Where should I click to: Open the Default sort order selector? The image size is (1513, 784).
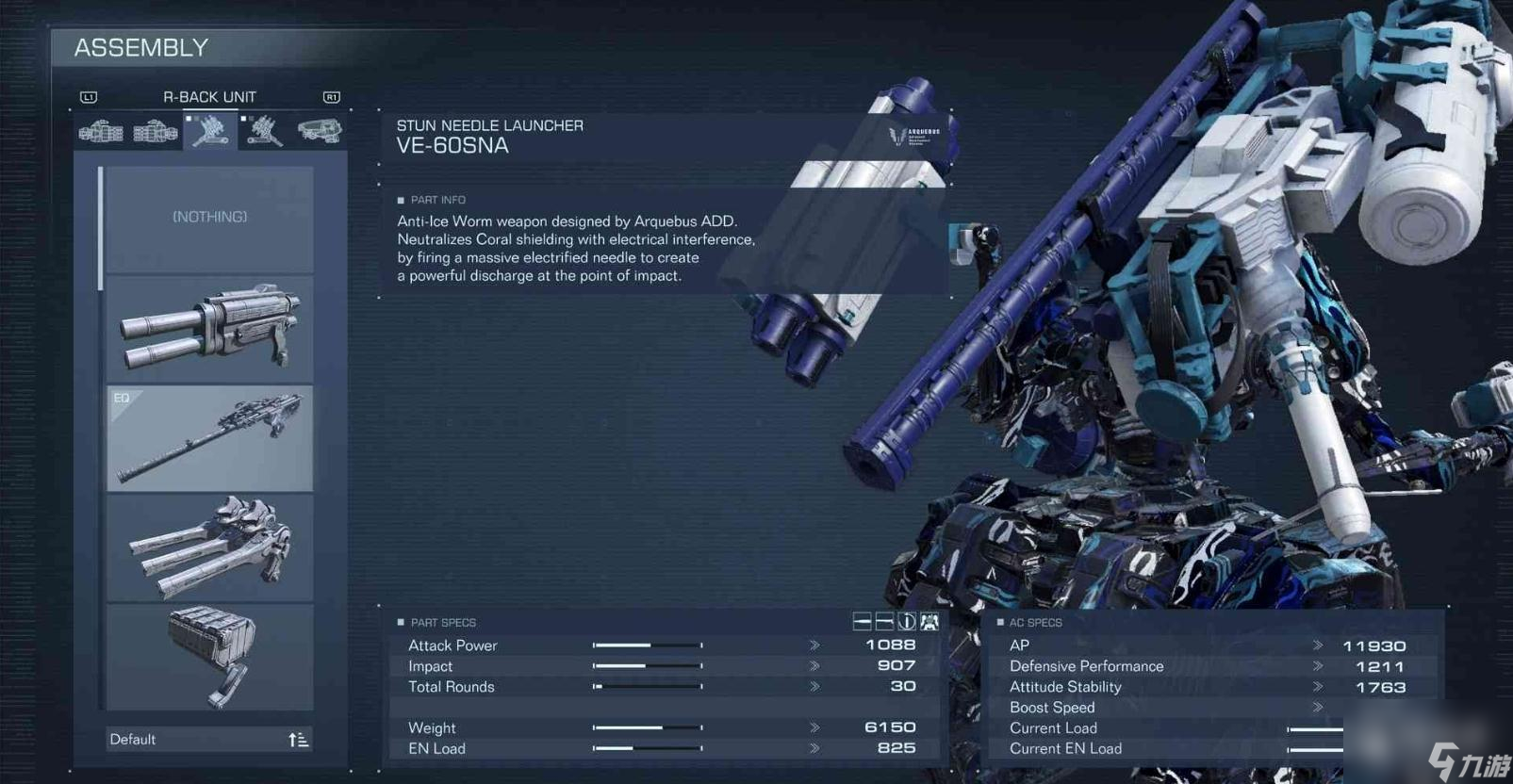(x=209, y=740)
